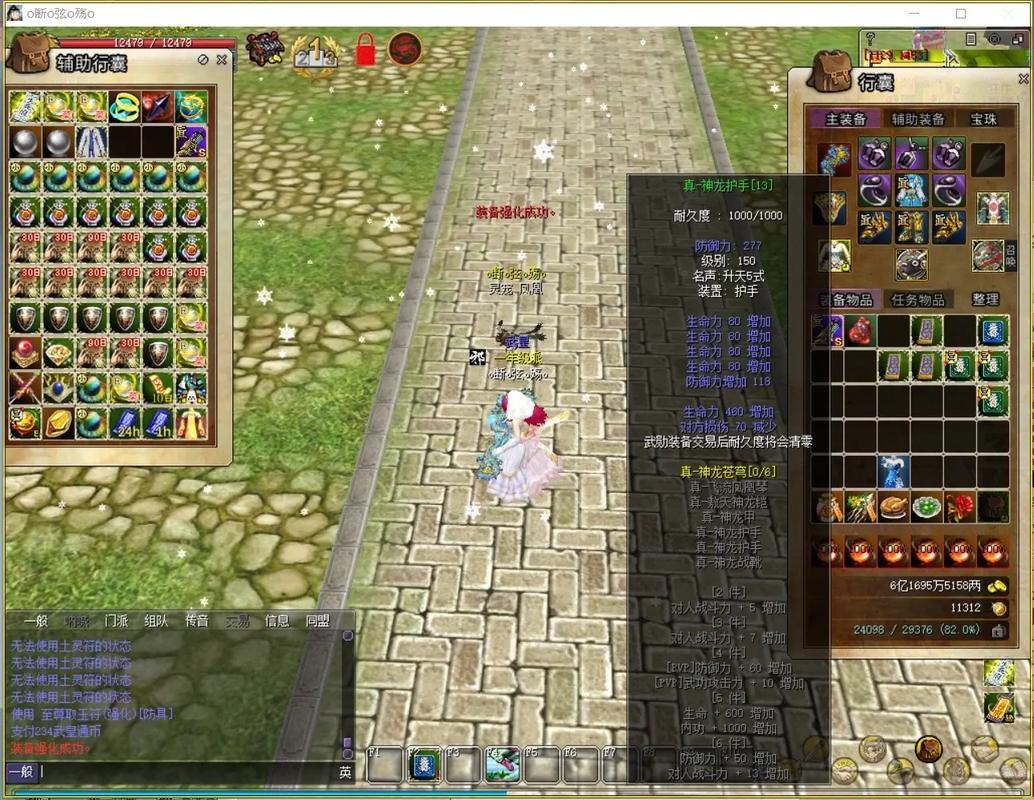Close the 行囊 inventory panel
This screenshot has height=800, width=1034.
pos(1024,80)
